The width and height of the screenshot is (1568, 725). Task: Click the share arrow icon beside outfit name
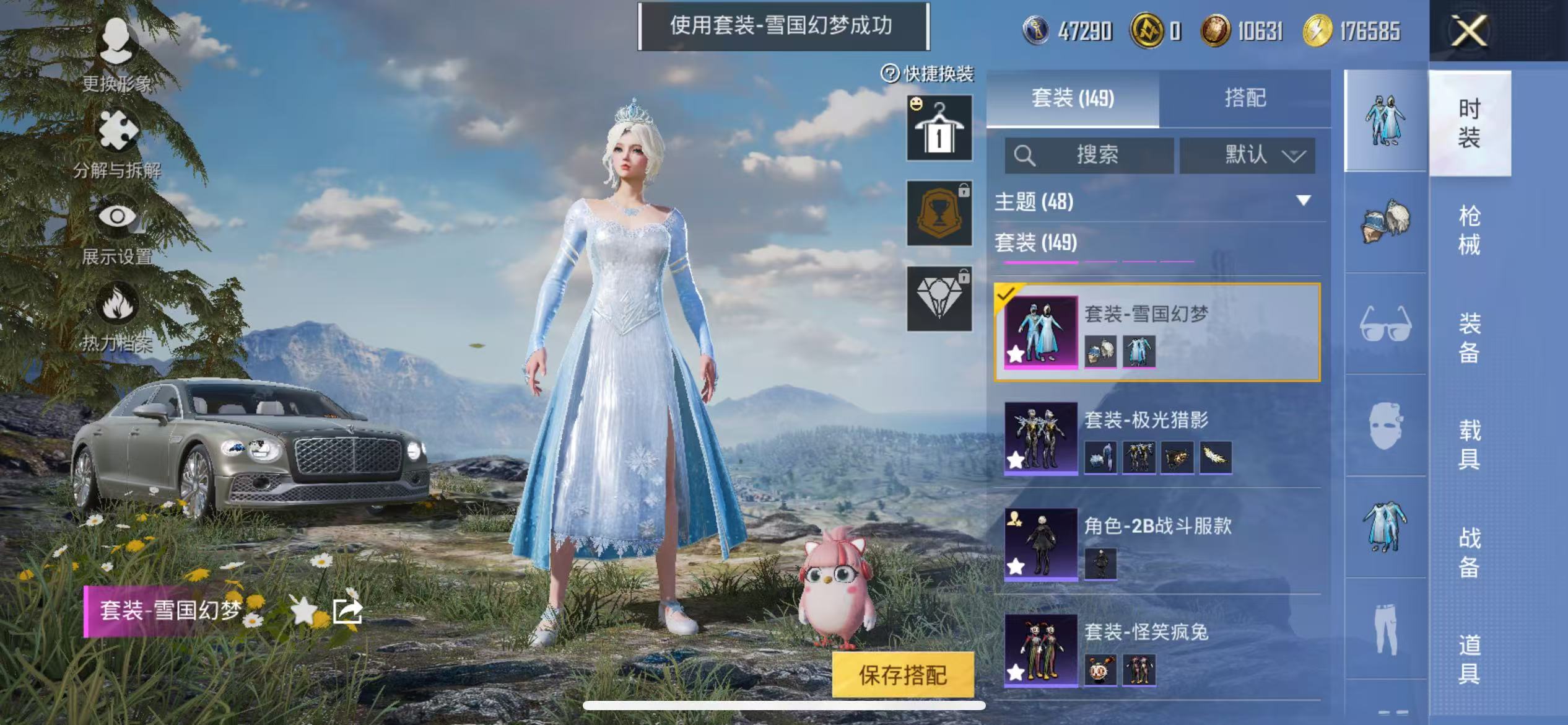(347, 612)
